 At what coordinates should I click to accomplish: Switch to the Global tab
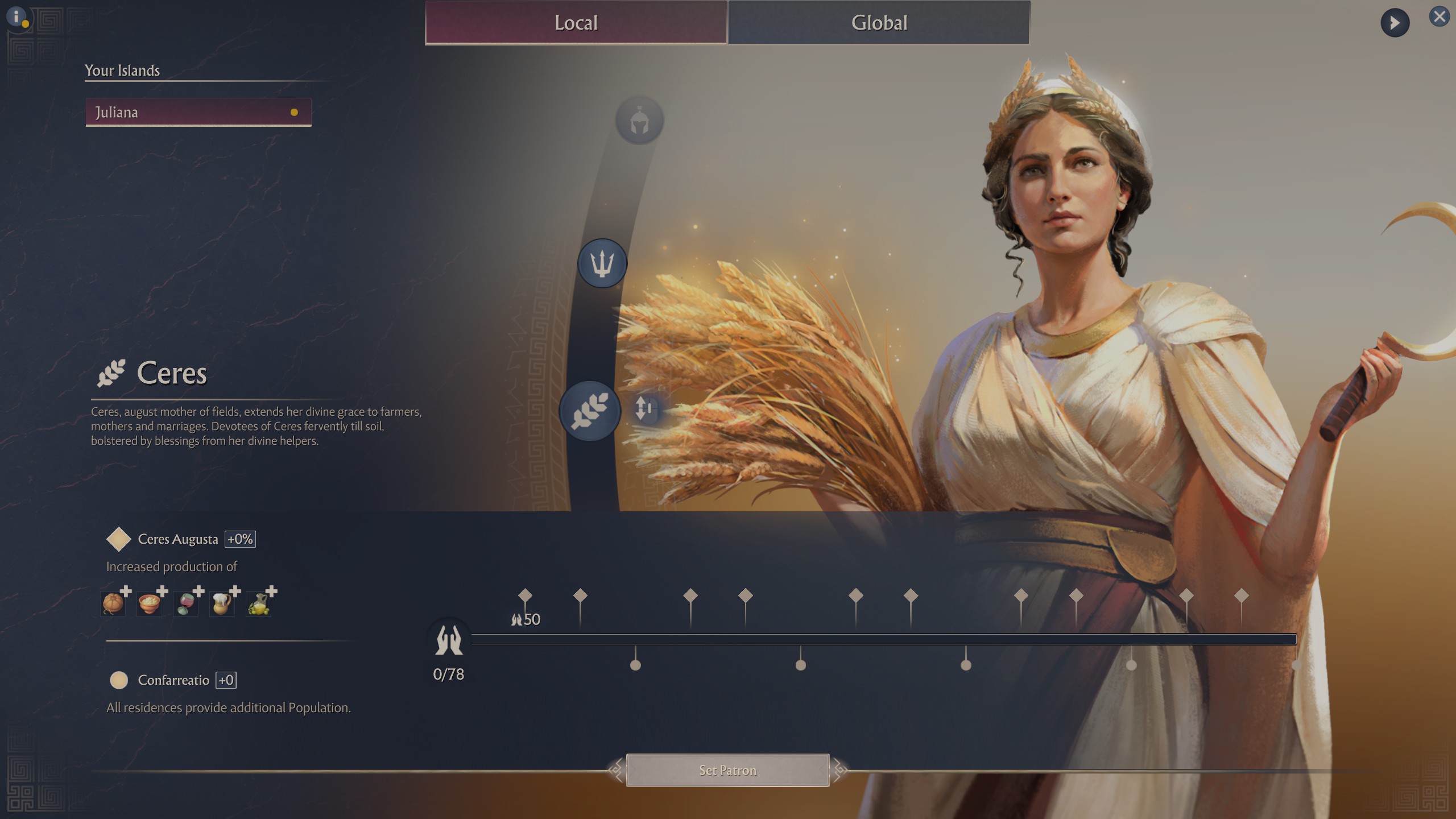pos(879,23)
